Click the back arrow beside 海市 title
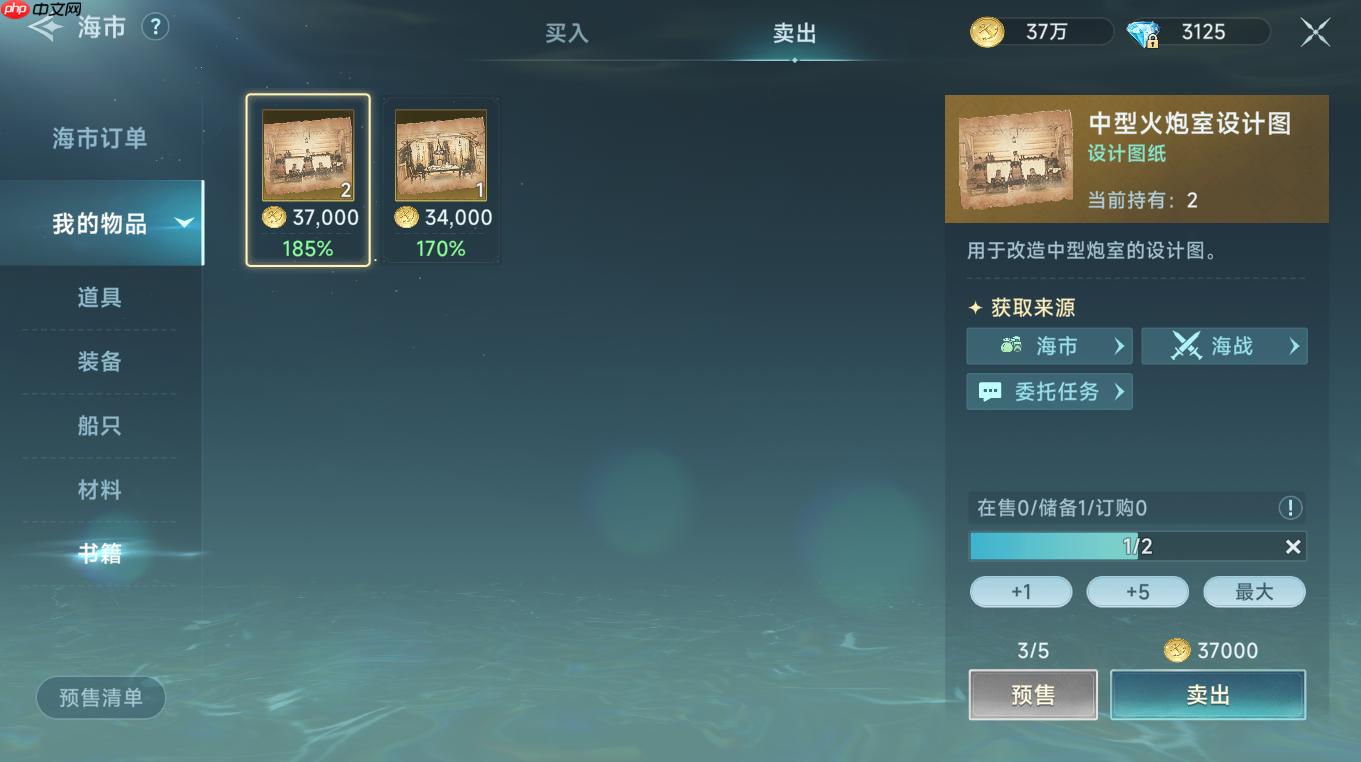Image resolution: width=1361 pixels, height=762 pixels. click(45, 27)
